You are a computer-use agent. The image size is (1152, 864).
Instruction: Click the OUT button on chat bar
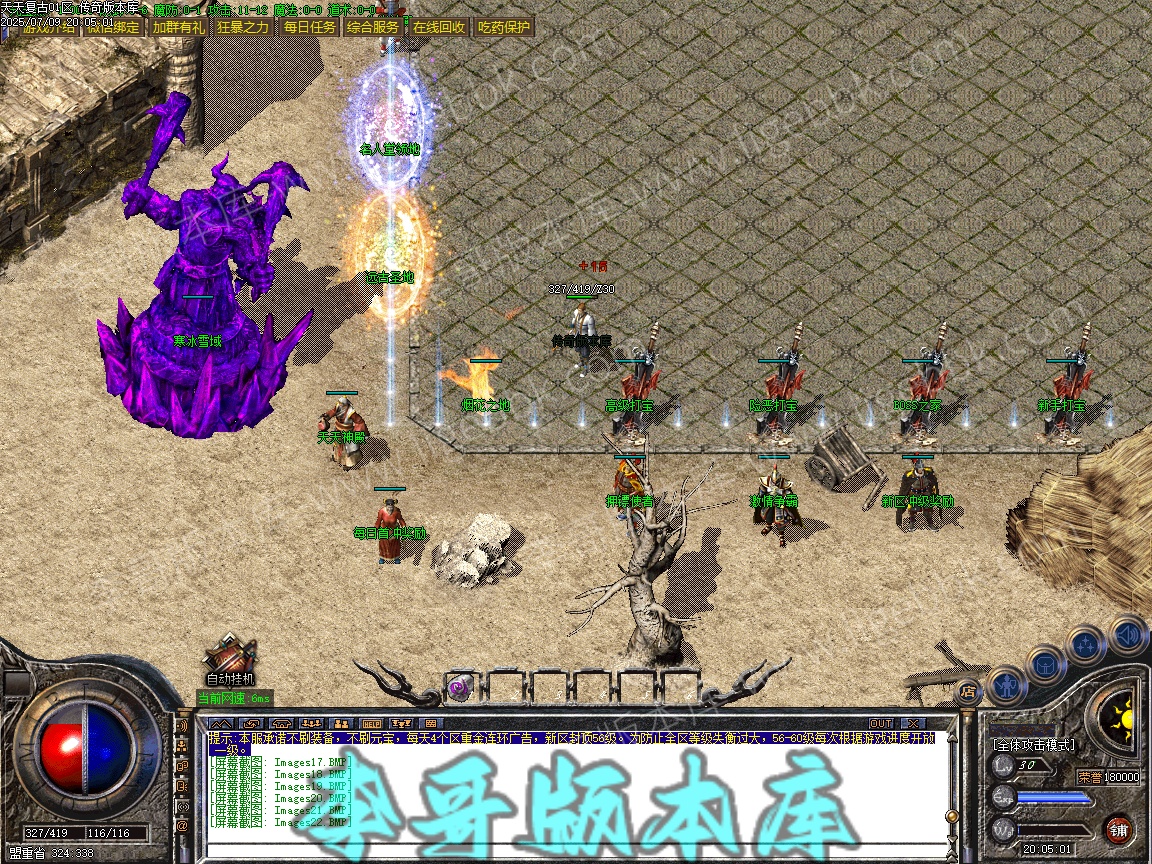881,723
